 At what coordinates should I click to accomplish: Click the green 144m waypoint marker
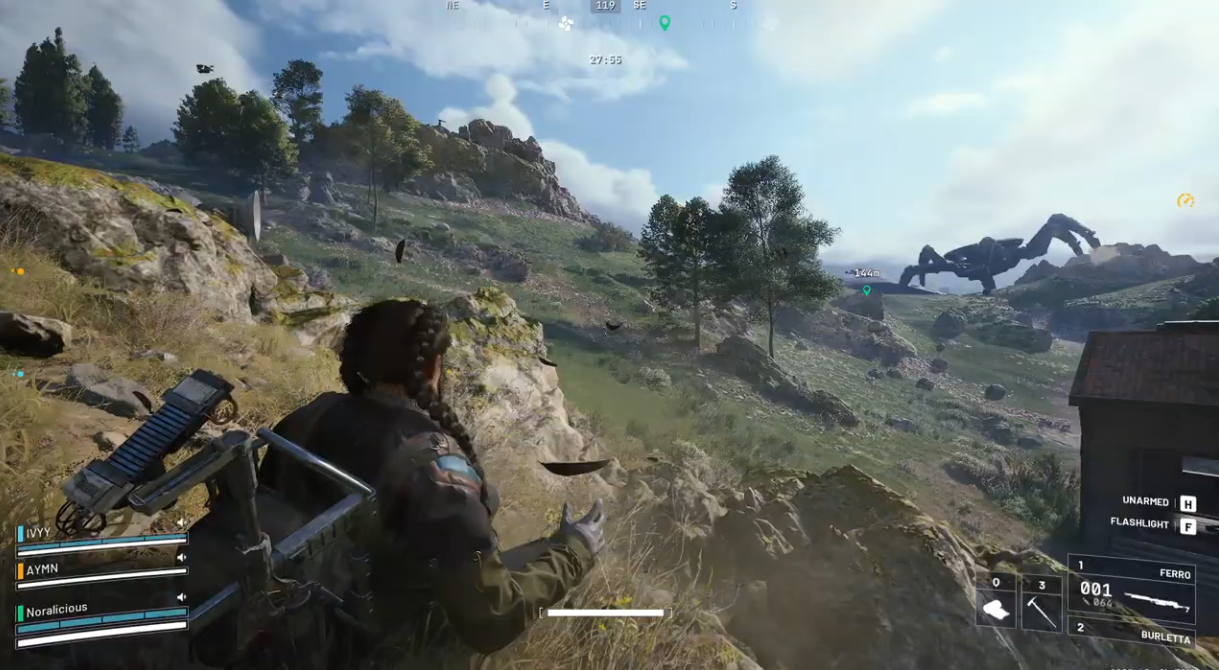tap(867, 290)
